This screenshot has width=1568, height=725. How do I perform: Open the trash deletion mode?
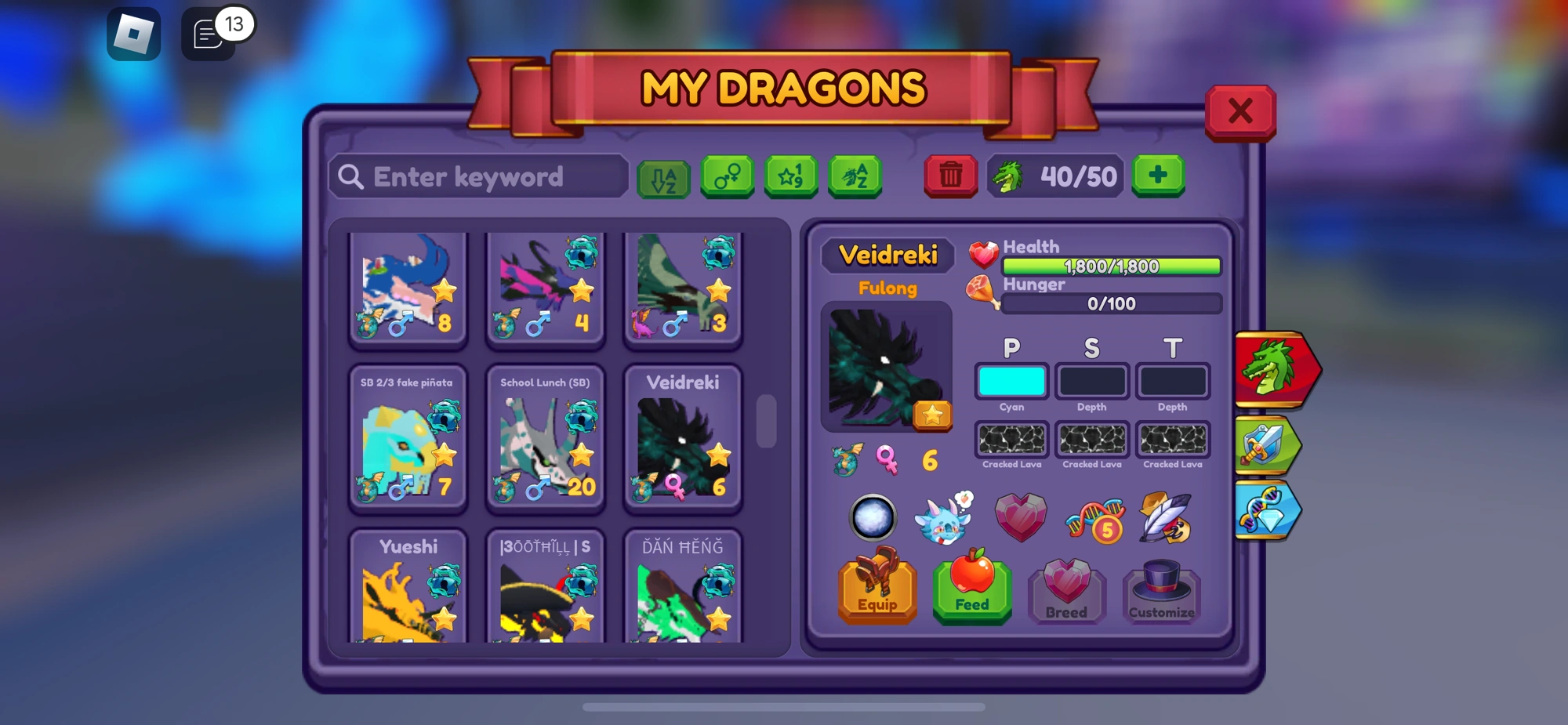point(950,176)
